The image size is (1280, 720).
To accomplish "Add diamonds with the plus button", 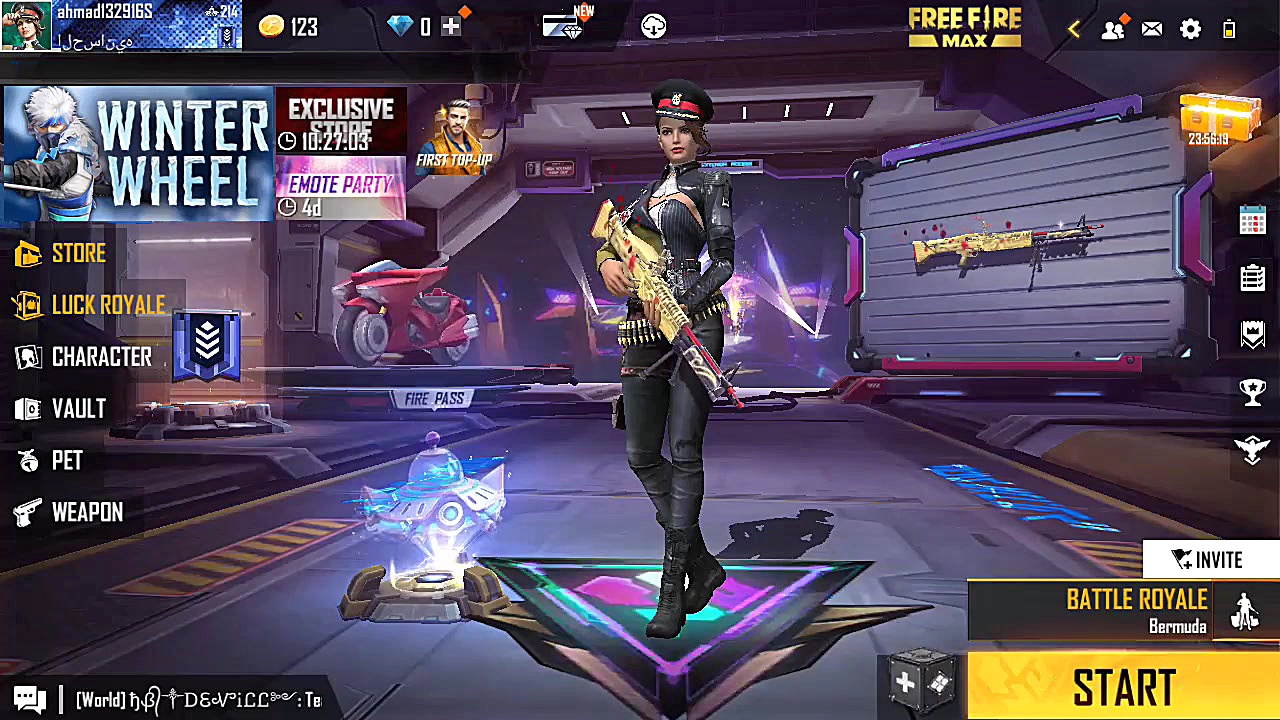I will pos(452,27).
